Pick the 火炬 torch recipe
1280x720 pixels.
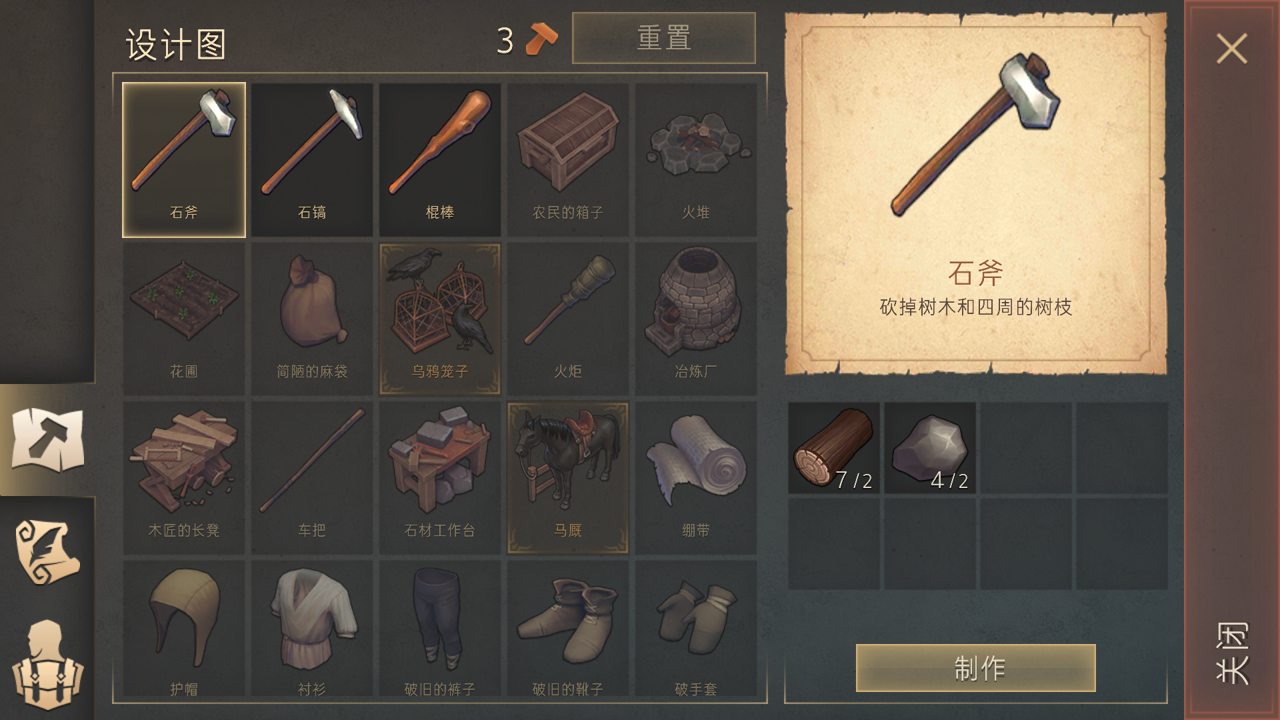pos(567,310)
